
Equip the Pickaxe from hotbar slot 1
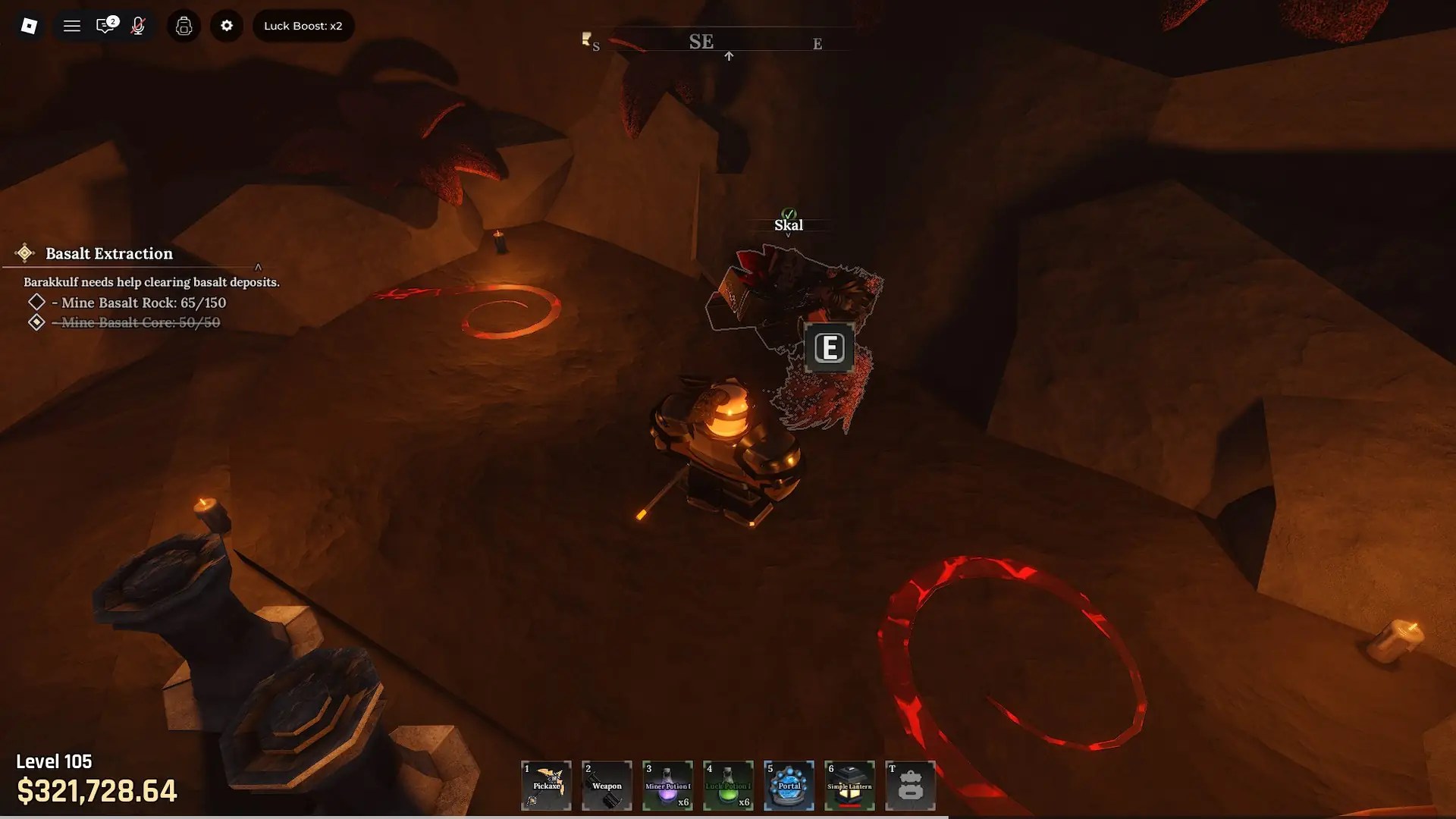pyautogui.click(x=546, y=786)
